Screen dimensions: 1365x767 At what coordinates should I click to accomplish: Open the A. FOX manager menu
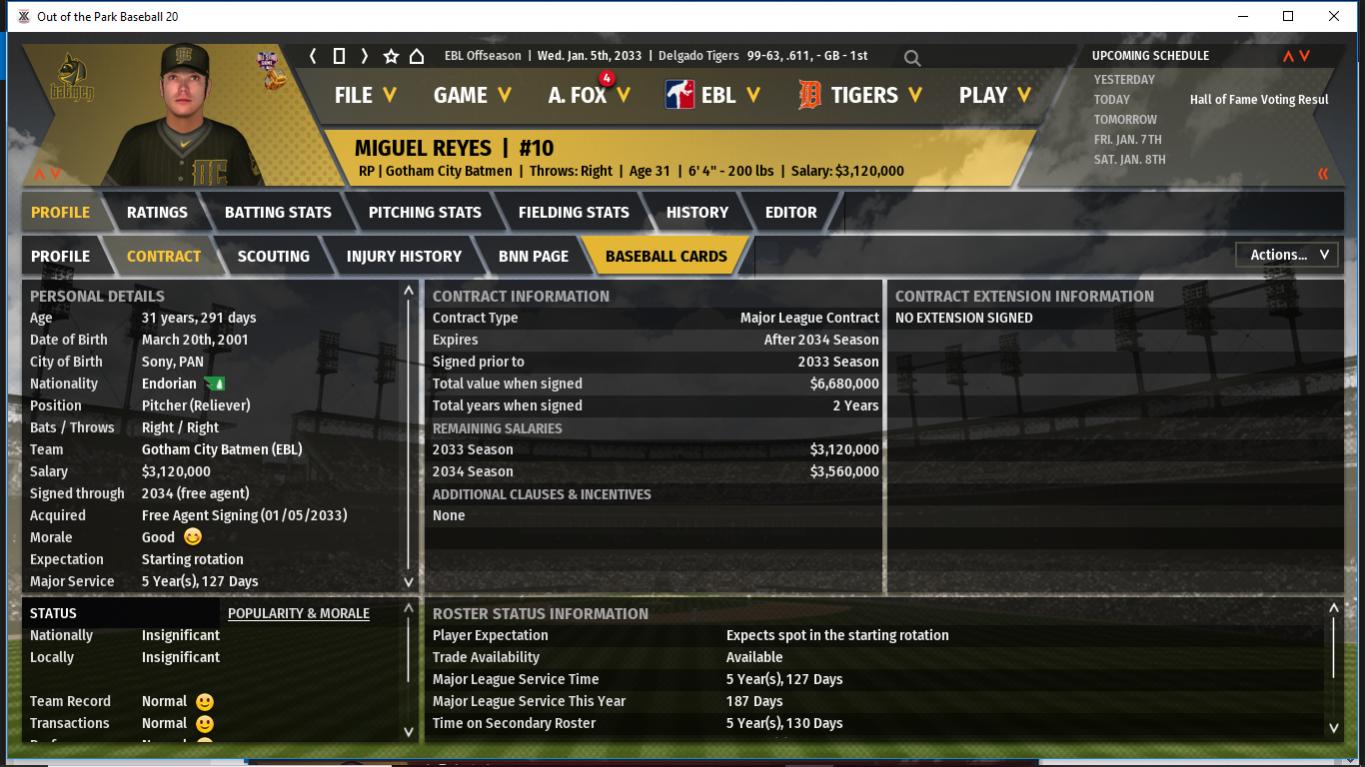(589, 95)
